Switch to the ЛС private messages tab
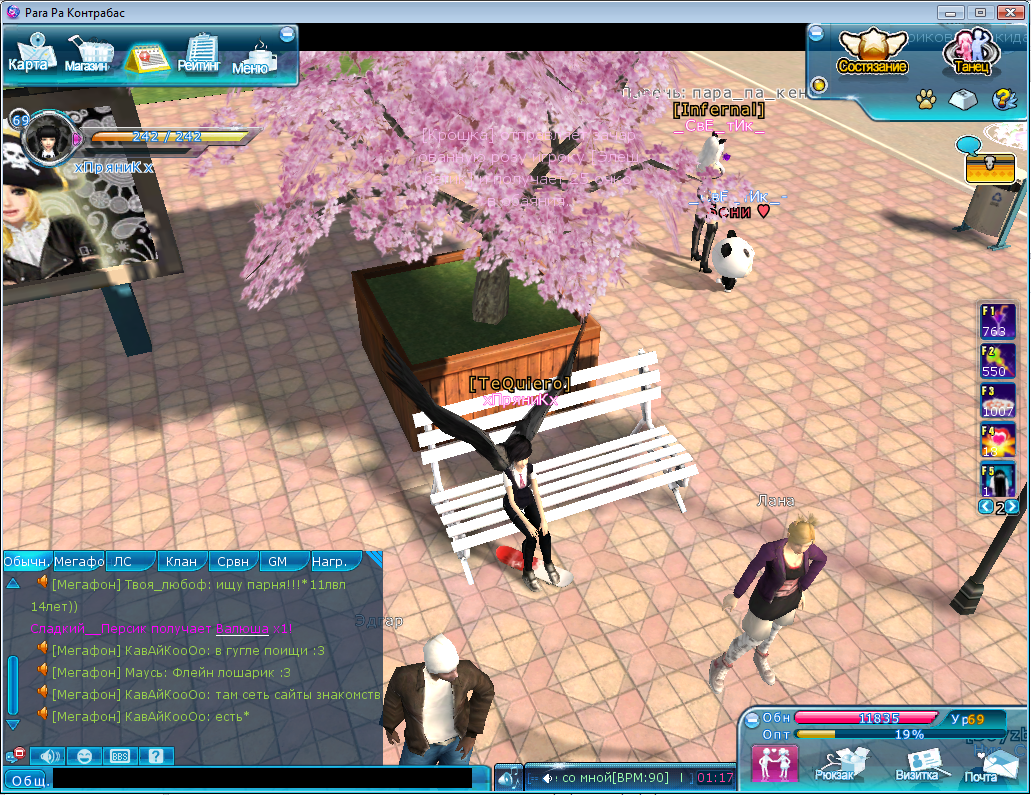This screenshot has width=1031, height=795. [x=130, y=562]
